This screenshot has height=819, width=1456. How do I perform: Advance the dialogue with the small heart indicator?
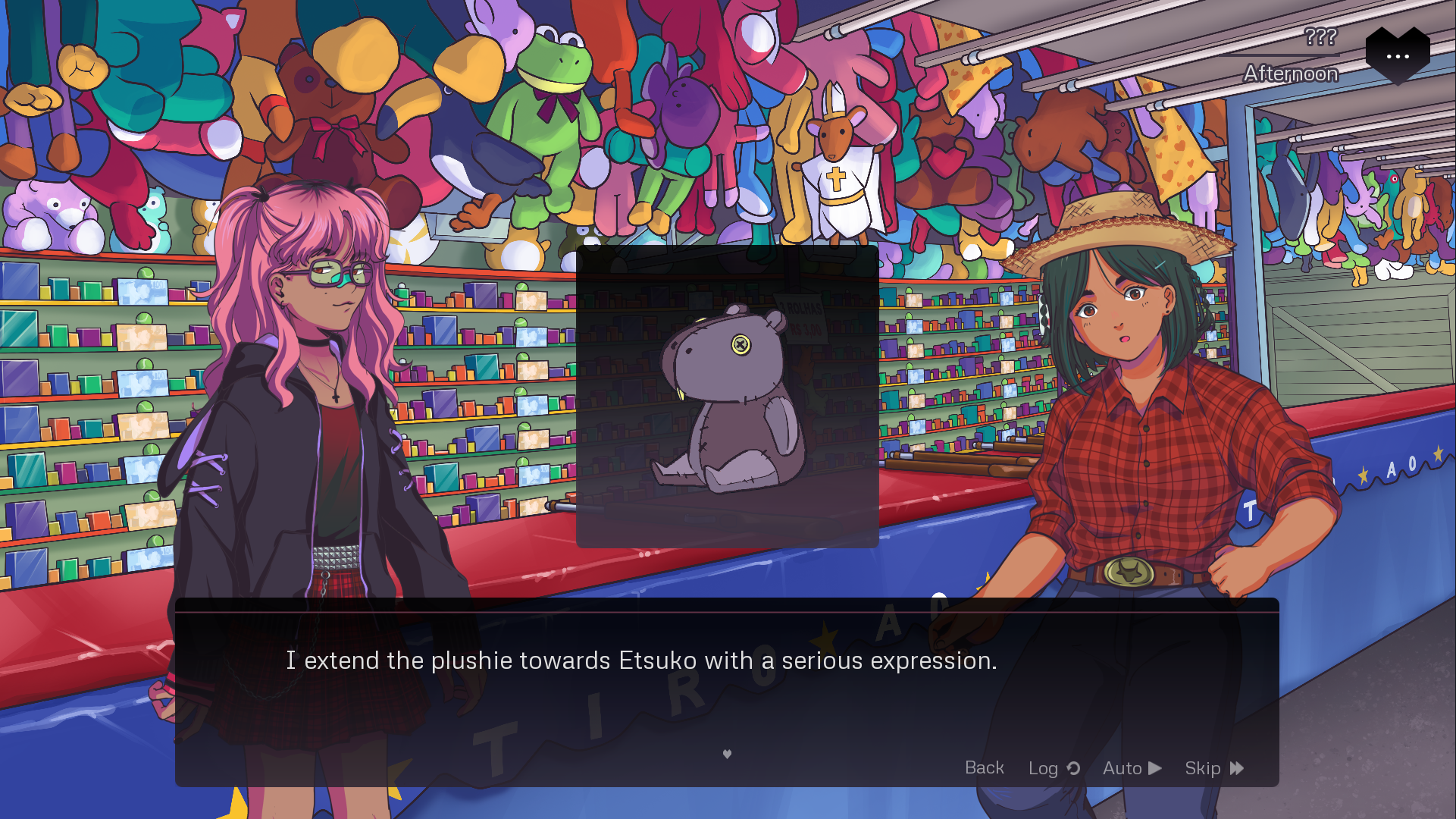[x=727, y=754]
